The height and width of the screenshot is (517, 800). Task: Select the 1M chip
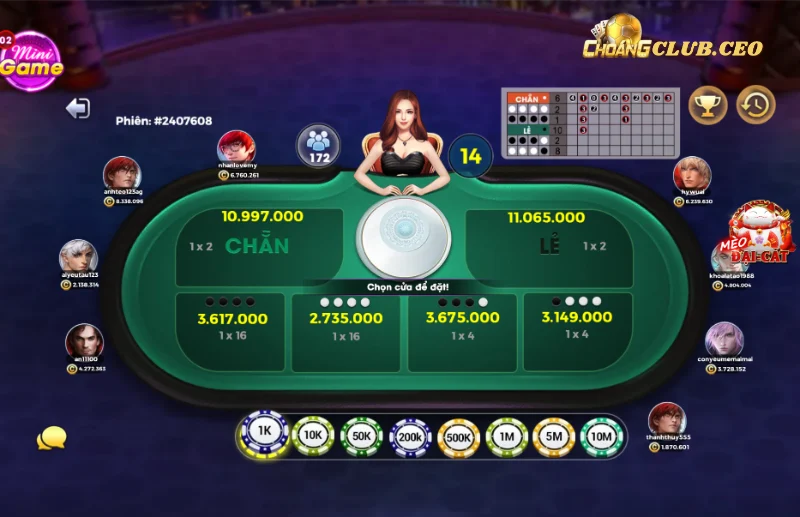coord(507,437)
